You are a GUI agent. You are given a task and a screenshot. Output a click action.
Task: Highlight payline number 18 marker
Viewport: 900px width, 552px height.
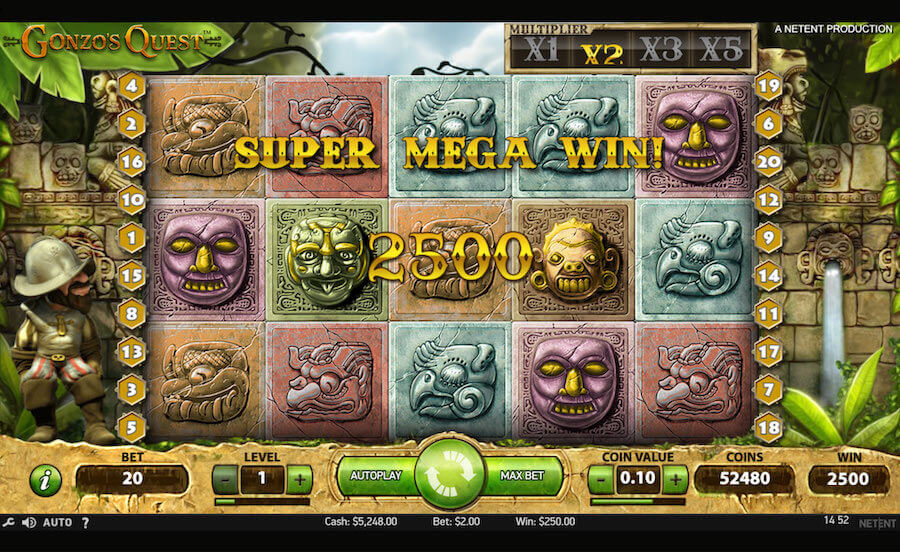[768, 426]
